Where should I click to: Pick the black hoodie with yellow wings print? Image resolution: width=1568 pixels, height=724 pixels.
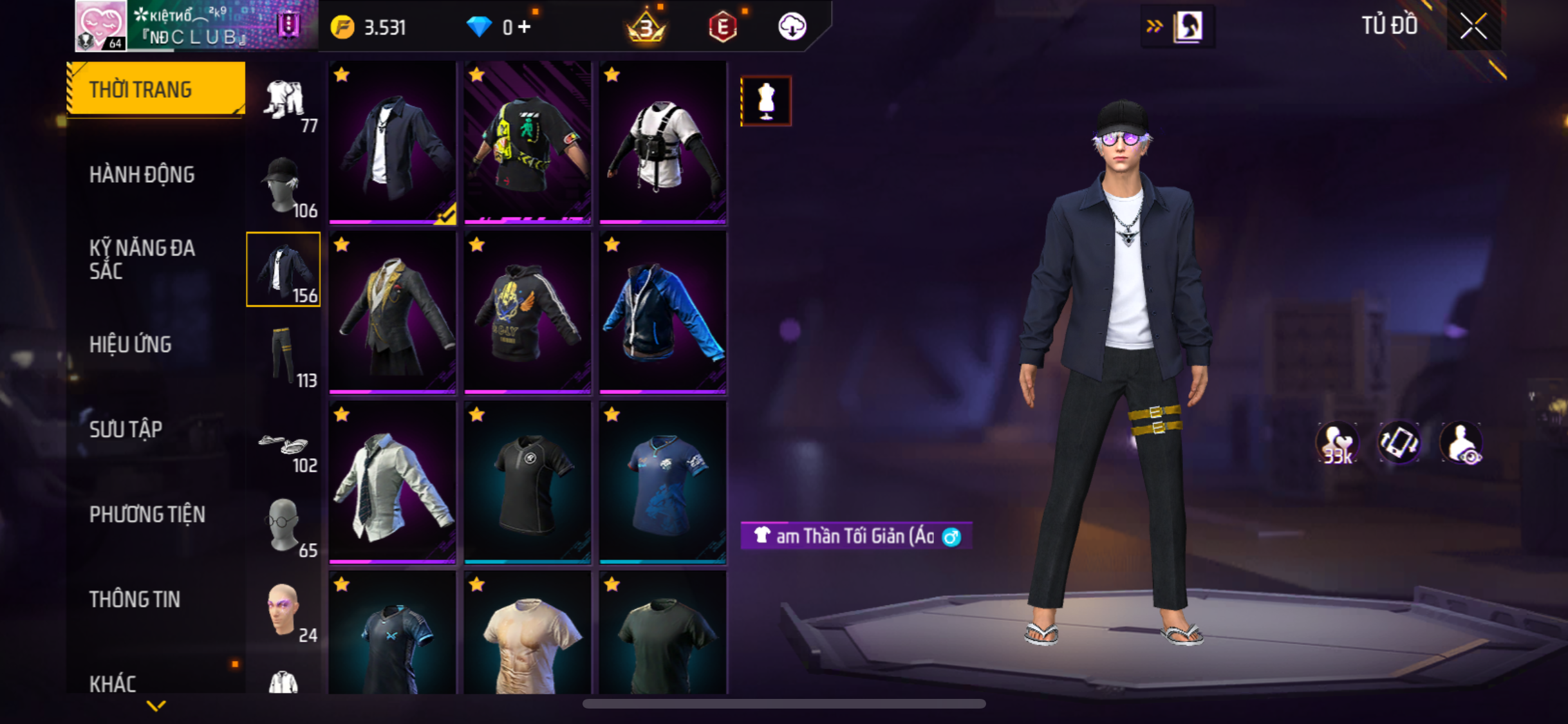[x=527, y=312]
